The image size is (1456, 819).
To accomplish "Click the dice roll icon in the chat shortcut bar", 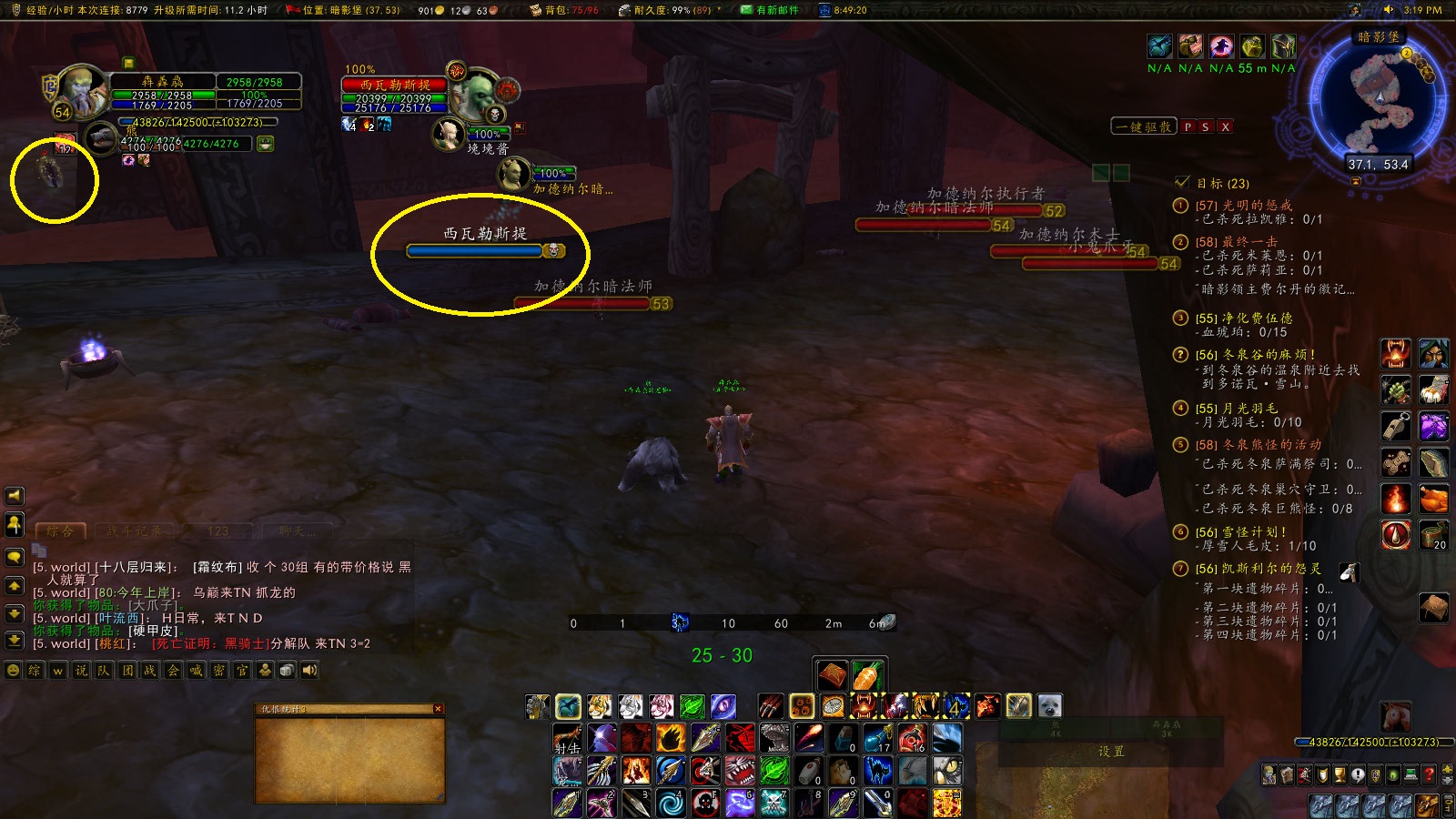I will coord(287,671).
